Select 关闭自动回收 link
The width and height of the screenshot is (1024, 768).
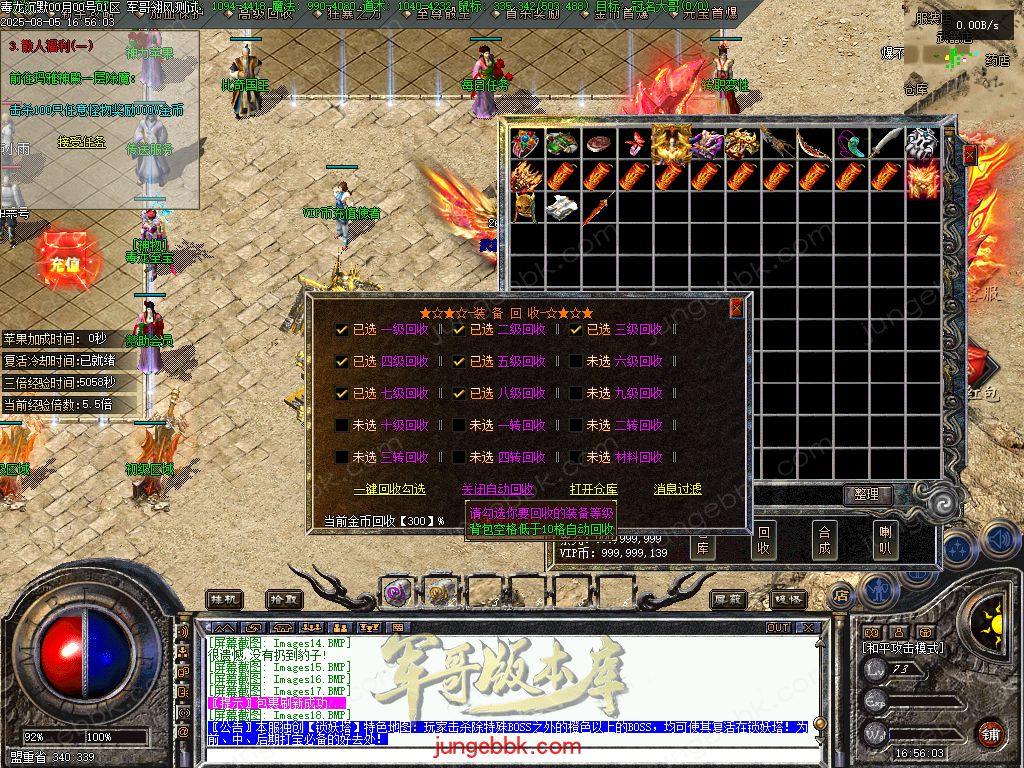pos(497,489)
